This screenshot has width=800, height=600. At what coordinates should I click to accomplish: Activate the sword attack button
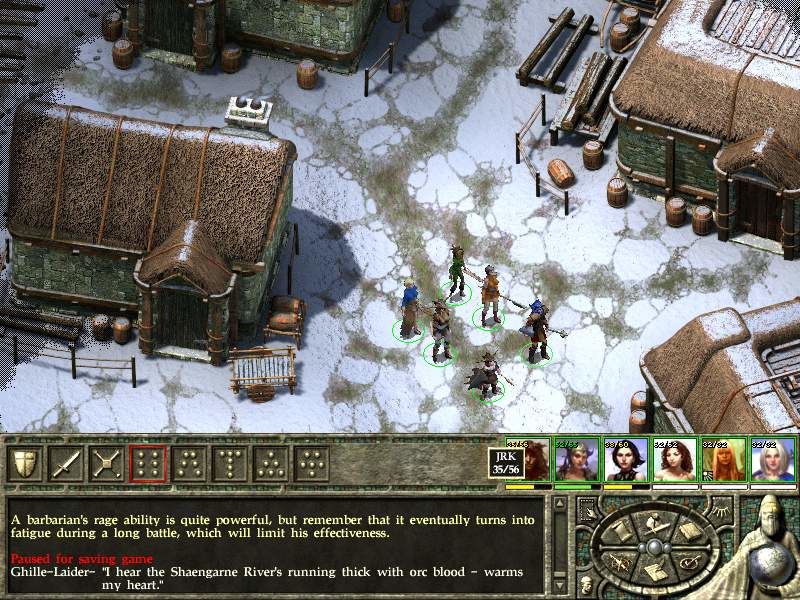click(65, 463)
